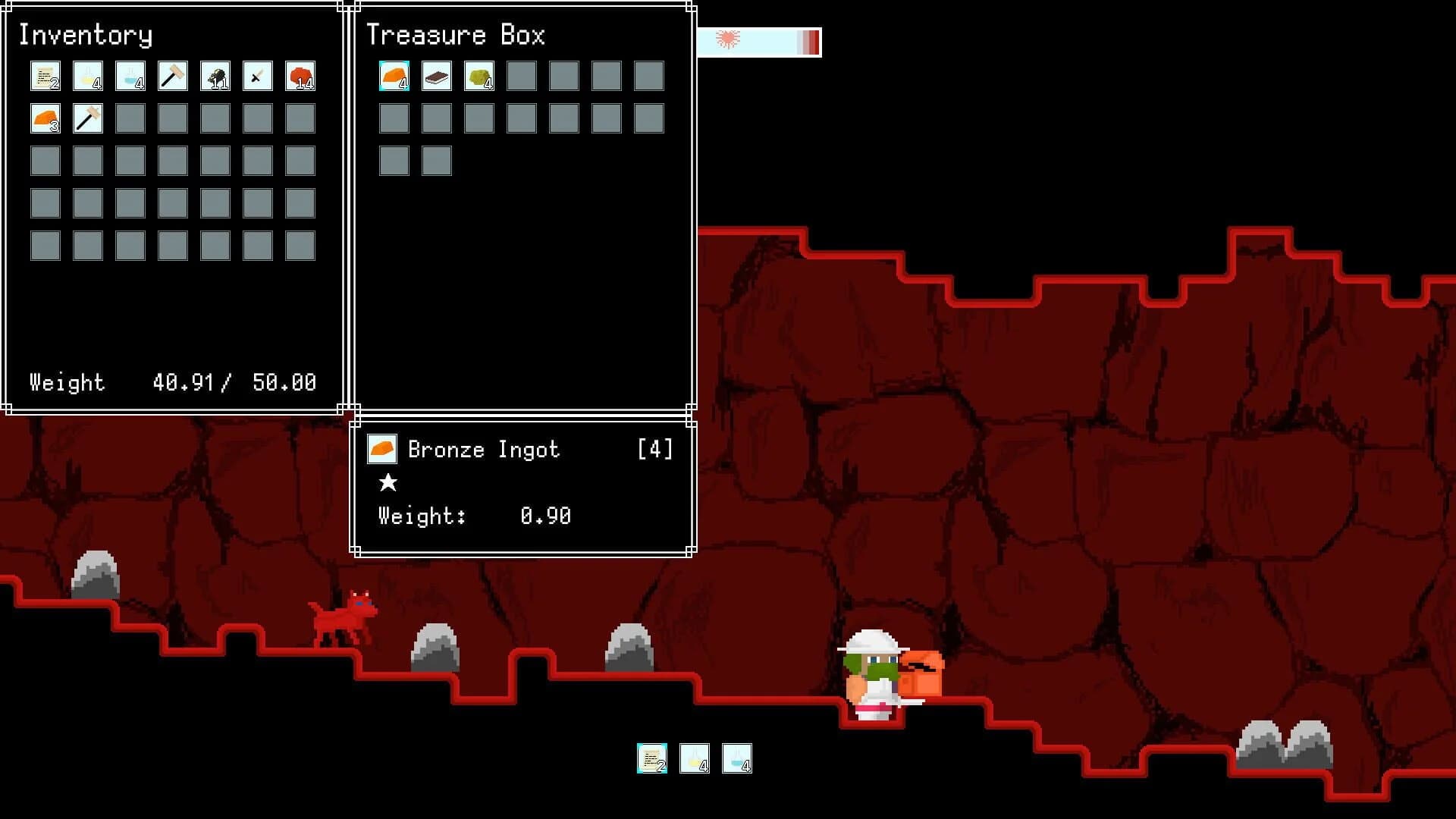The image size is (1456, 819).
Task: Click the Inventory panel title
Action: (86, 35)
